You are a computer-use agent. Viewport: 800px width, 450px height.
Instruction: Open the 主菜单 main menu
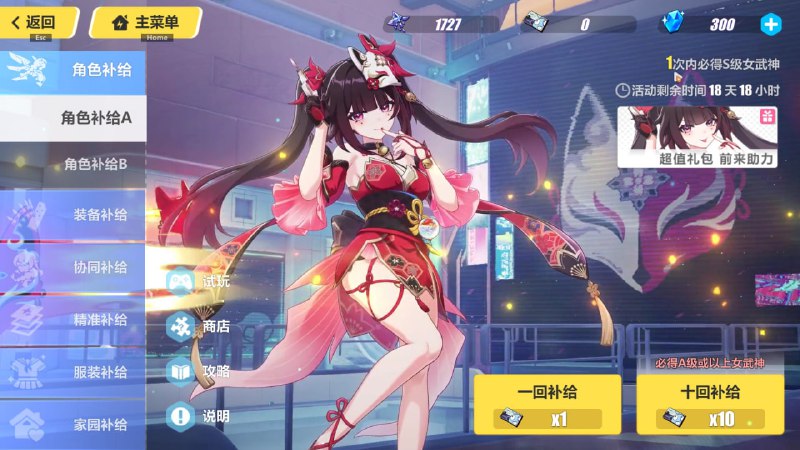point(145,22)
